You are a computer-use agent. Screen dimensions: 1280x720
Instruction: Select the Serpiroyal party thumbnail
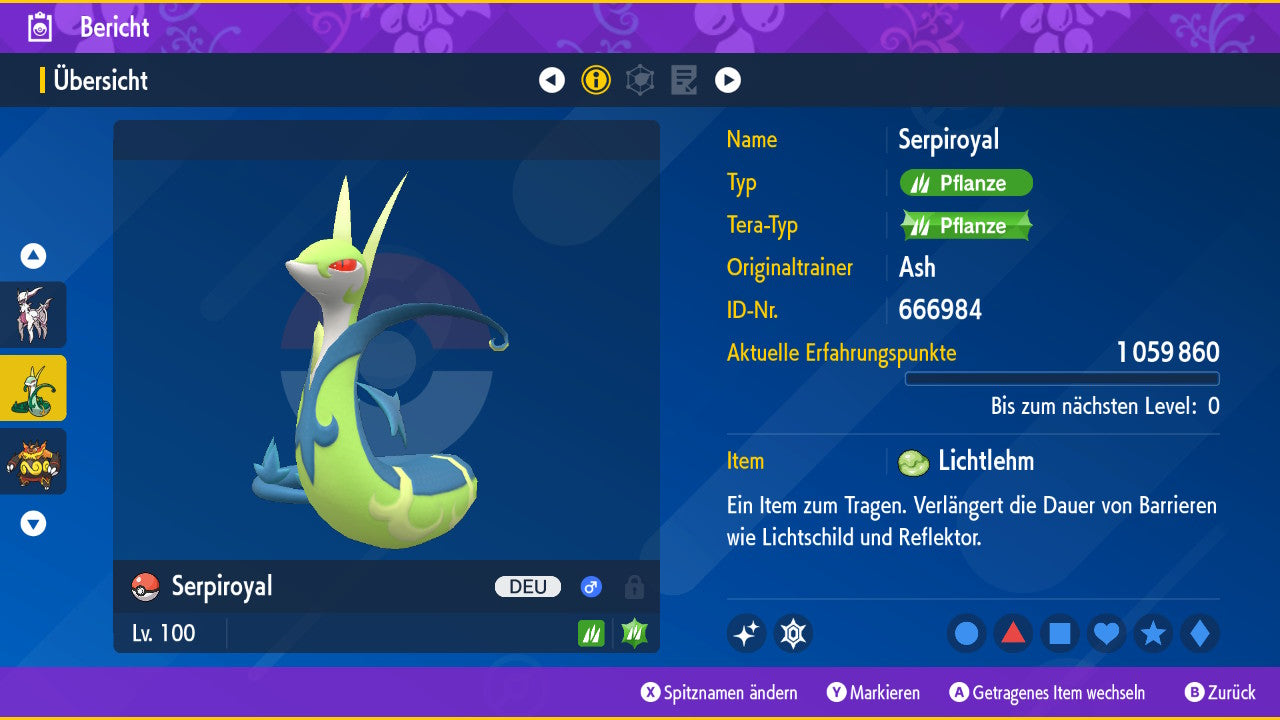coord(33,388)
